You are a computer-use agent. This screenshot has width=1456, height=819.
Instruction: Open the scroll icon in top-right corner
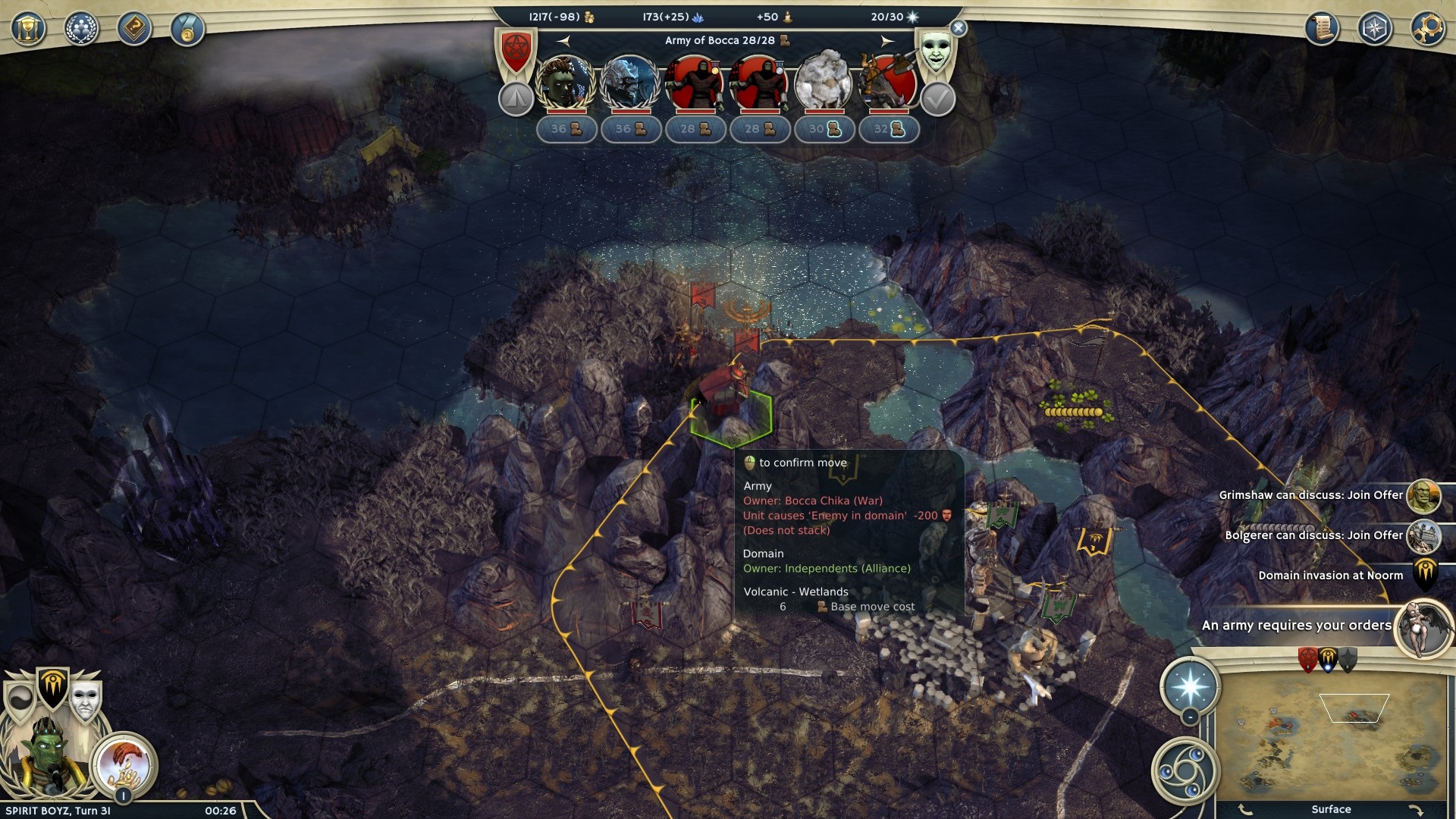[1322, 30]
